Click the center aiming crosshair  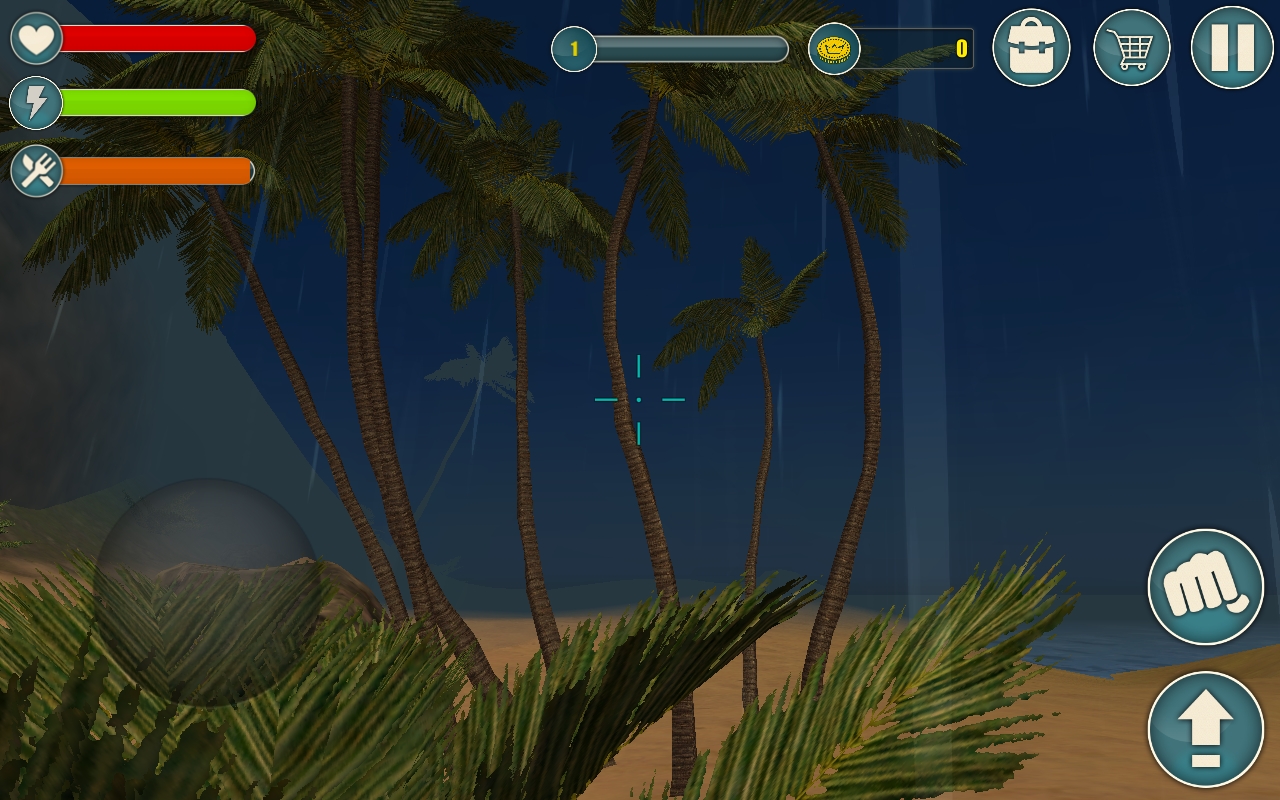[x=639, y=399]
